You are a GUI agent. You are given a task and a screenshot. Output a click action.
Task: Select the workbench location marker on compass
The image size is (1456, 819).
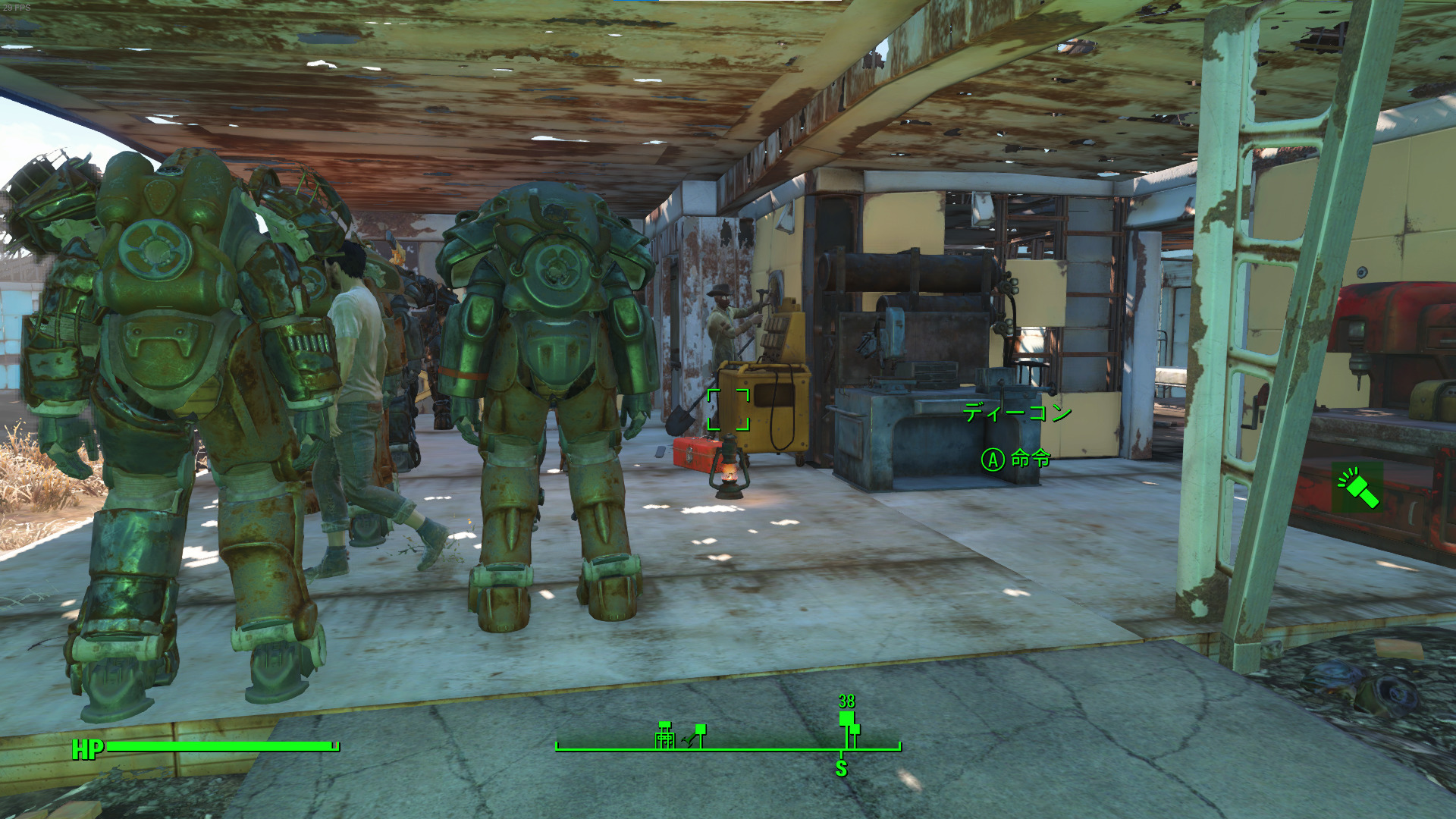coord(665,736)
